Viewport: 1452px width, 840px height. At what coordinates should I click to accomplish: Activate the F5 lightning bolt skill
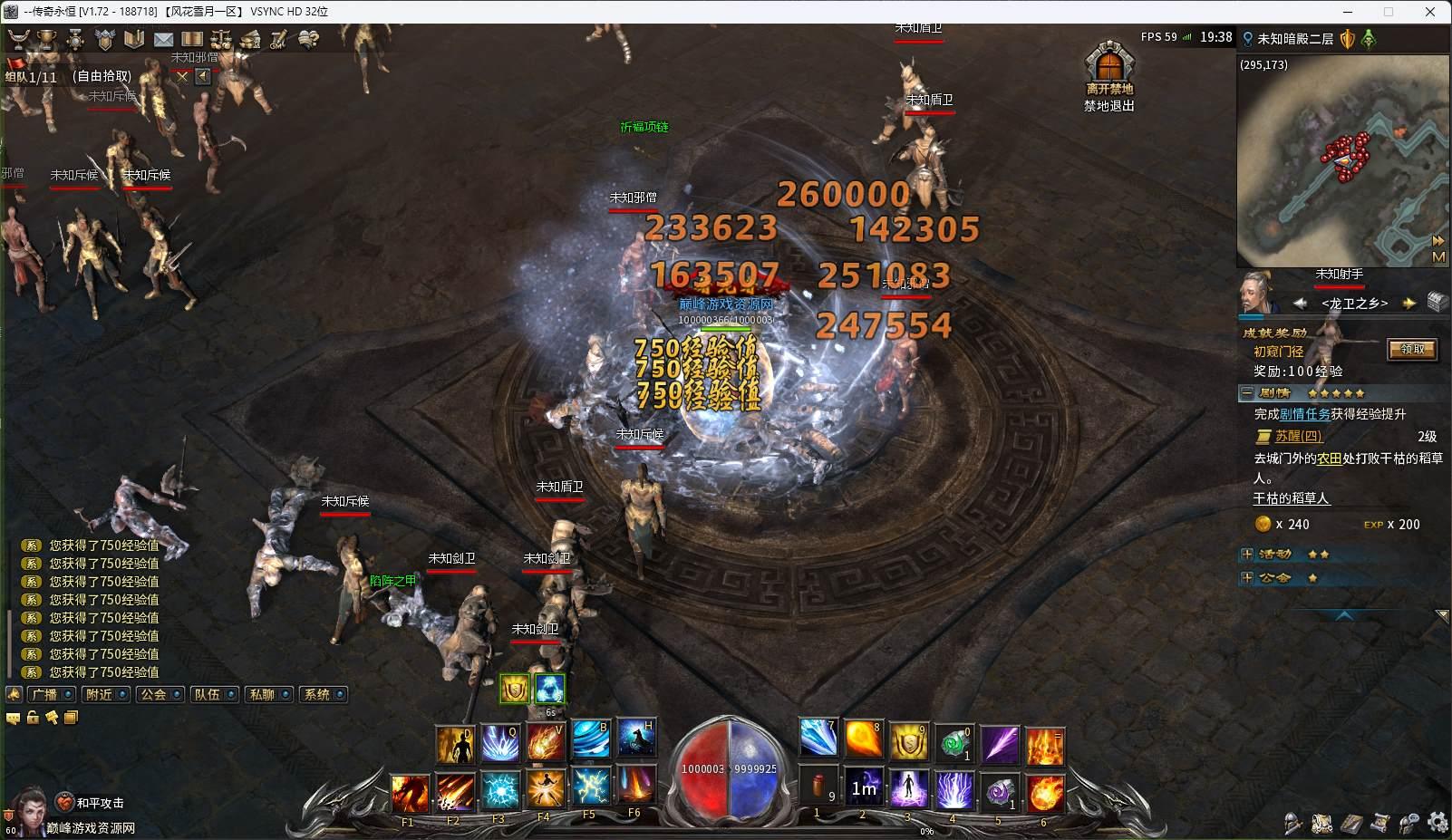pos(591,788)
